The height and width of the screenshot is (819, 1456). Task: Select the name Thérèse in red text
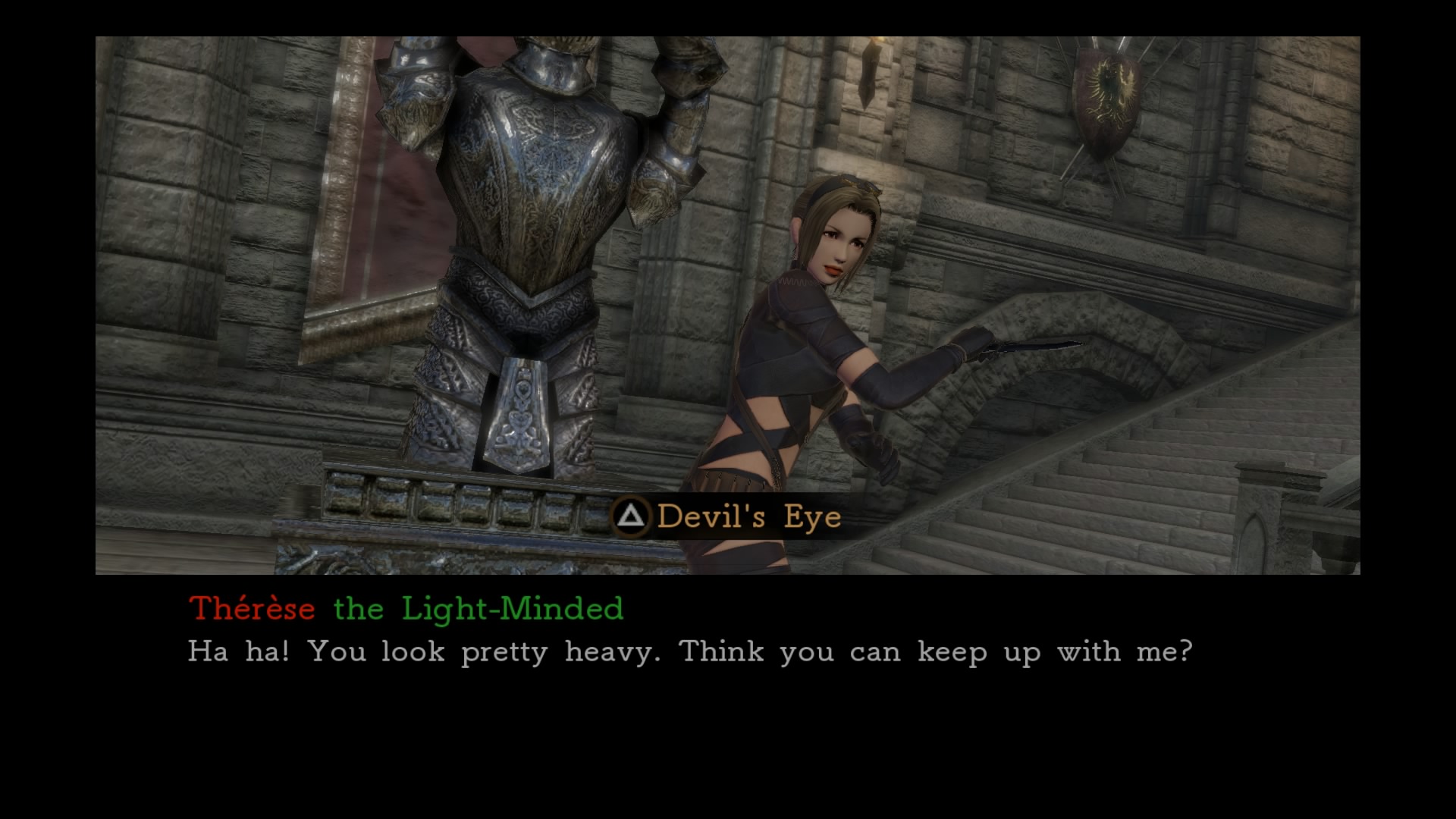click(x=250, y=607)
